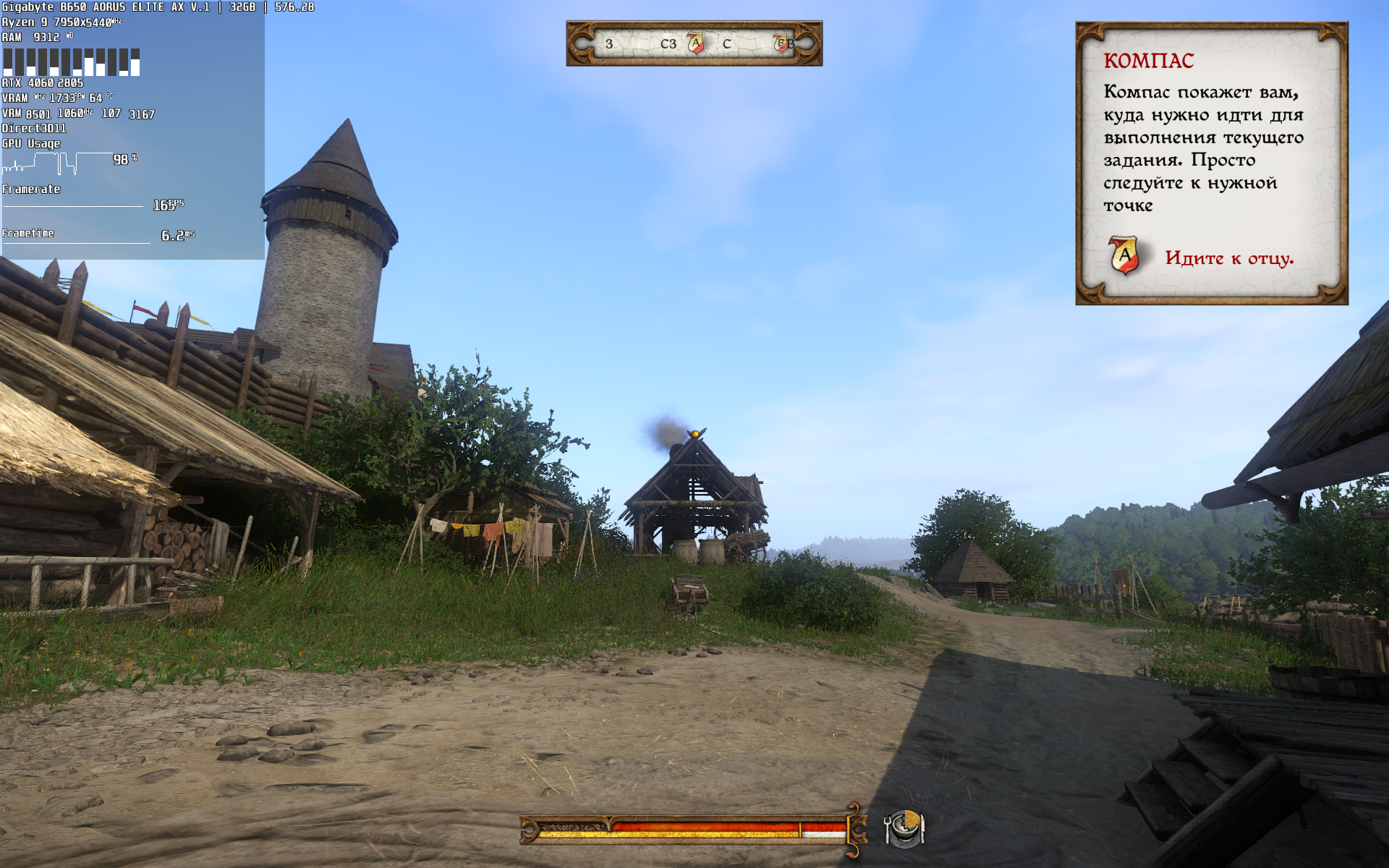Click the Компас tutorial panel

click(x=1211, y=163)
